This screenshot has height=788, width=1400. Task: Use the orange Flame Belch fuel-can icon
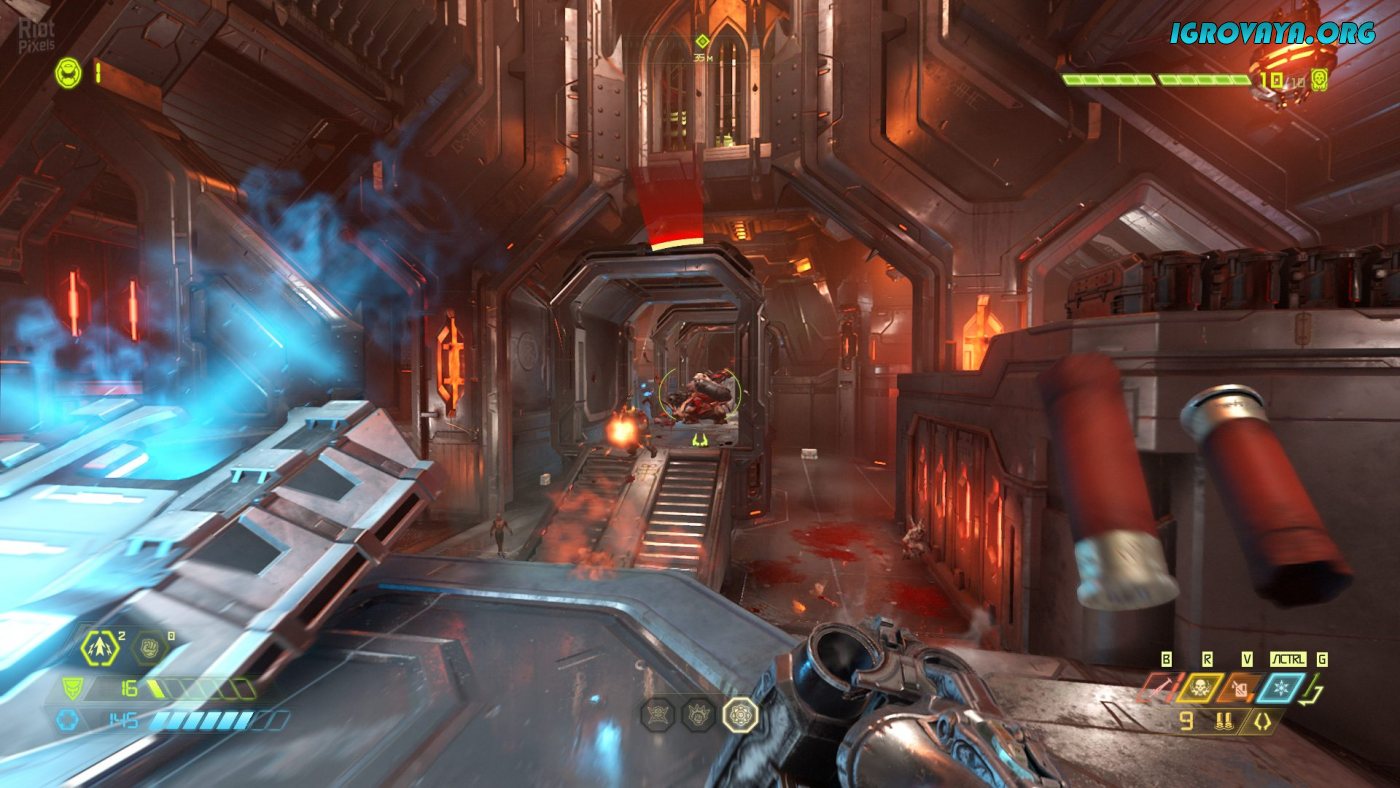pos(1240,687)
